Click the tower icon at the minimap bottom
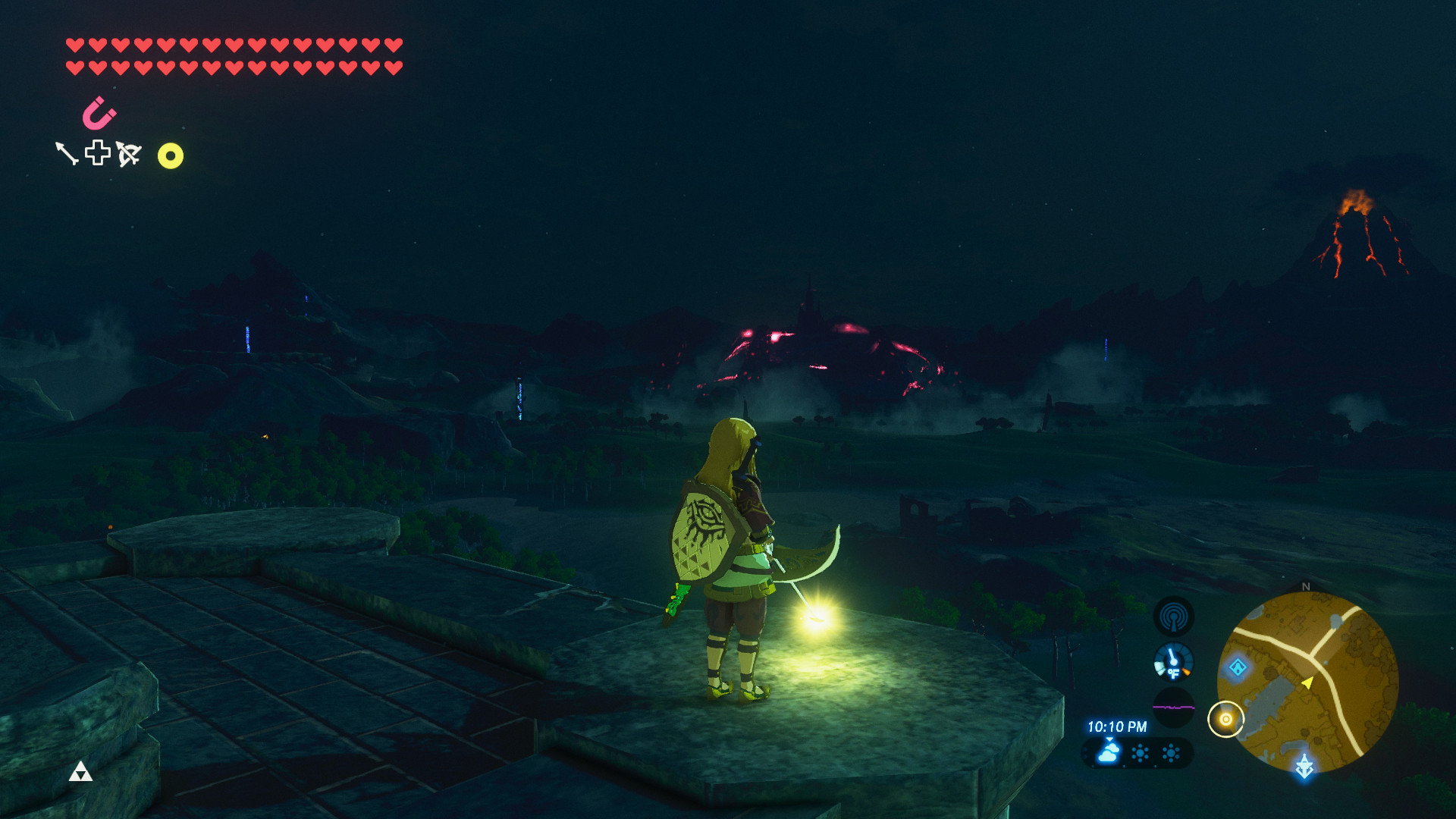 (x=1304, y=767)
